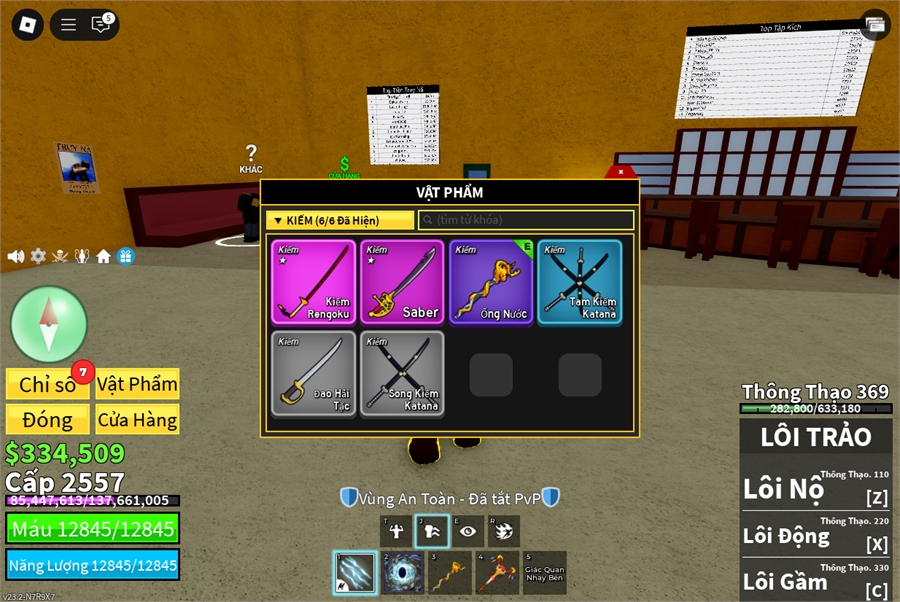Image resolution: width=900 pixels, height=602 pixels.
Task: Open the KIẾM category dropdown
Action: 342,220
